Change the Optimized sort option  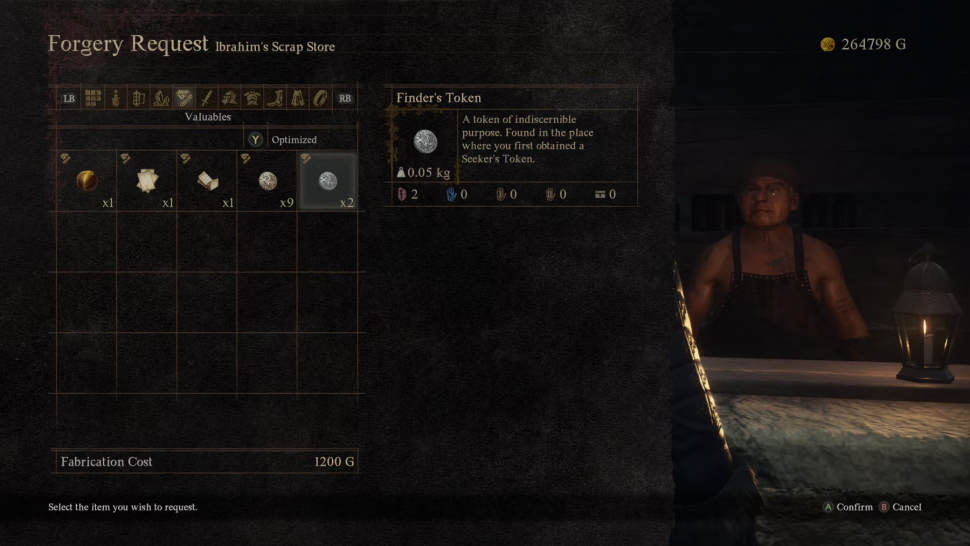pyautogui.click(x=294, y=140)
